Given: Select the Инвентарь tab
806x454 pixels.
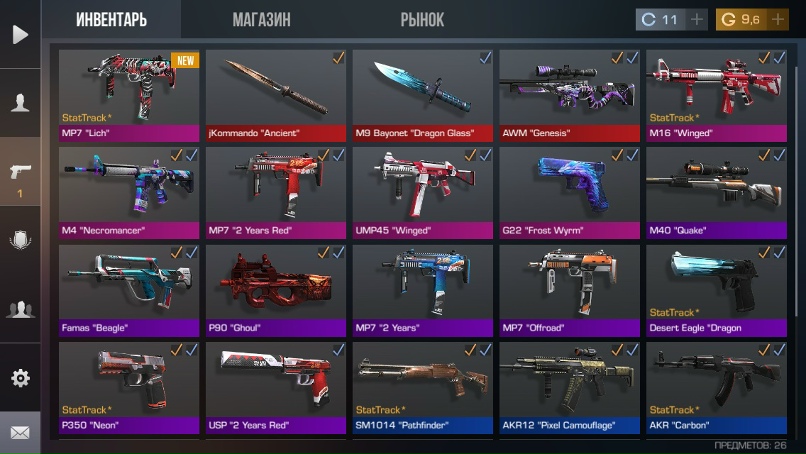Looking at the screenshot, I should 112,20.
